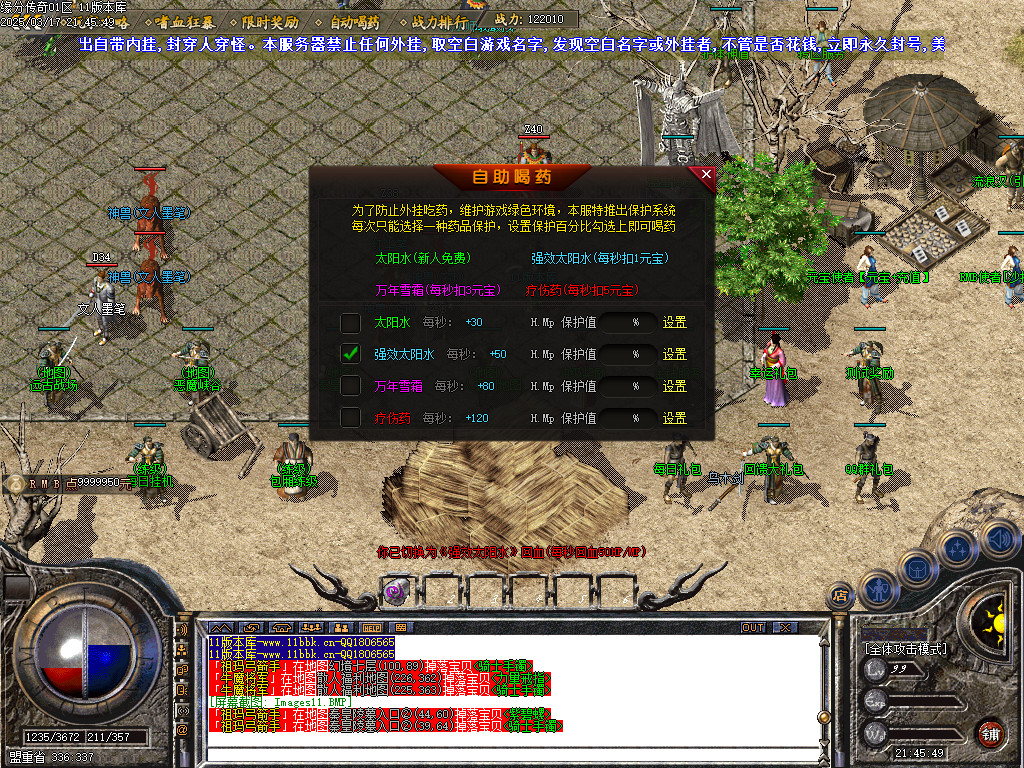The image size is (1024, 768).
Task: Click 设置 on the 太阳水 row
Action: (x=675, y=323)
